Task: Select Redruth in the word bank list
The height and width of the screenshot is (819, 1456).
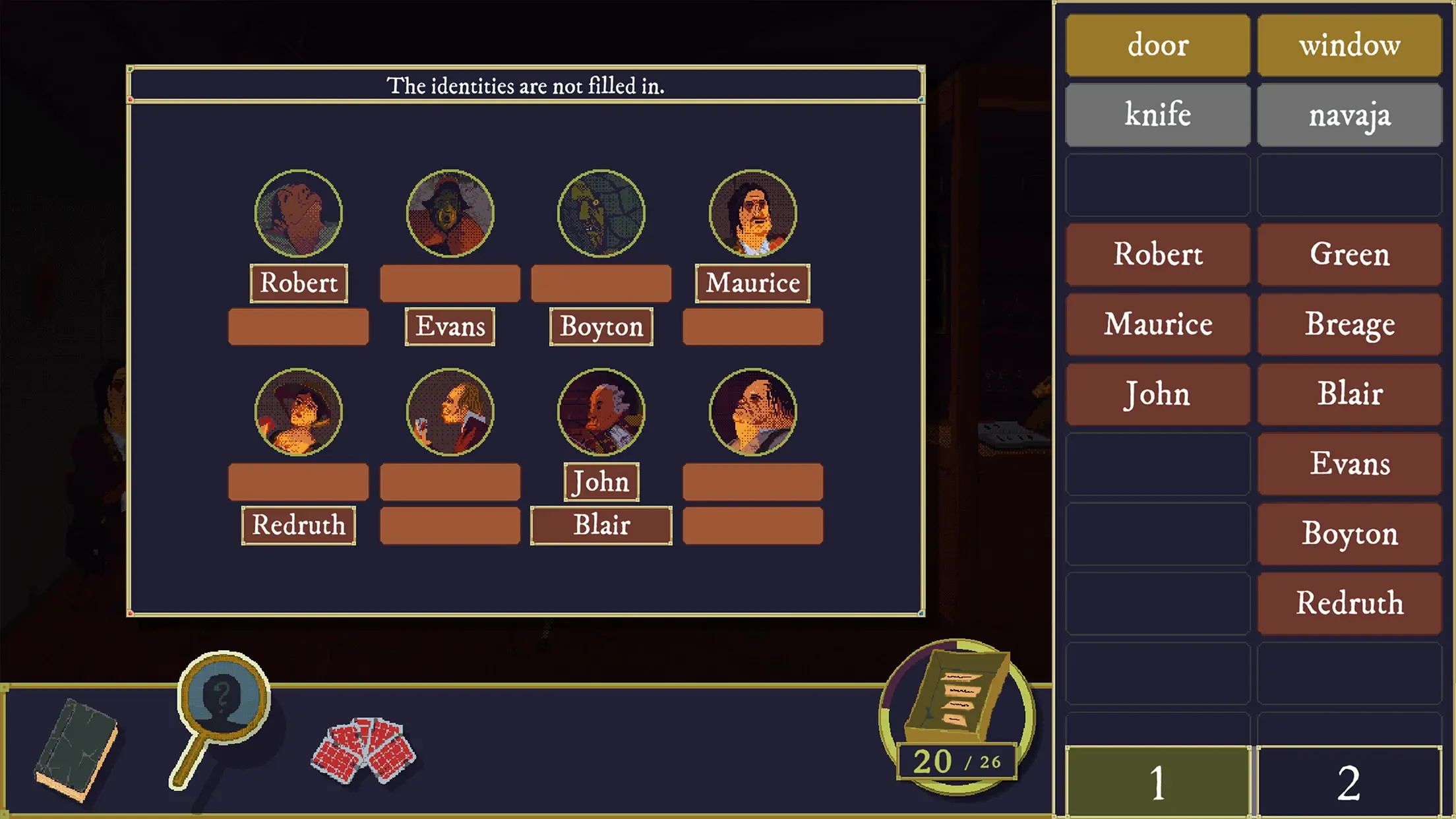Action: pos(1349,603)
